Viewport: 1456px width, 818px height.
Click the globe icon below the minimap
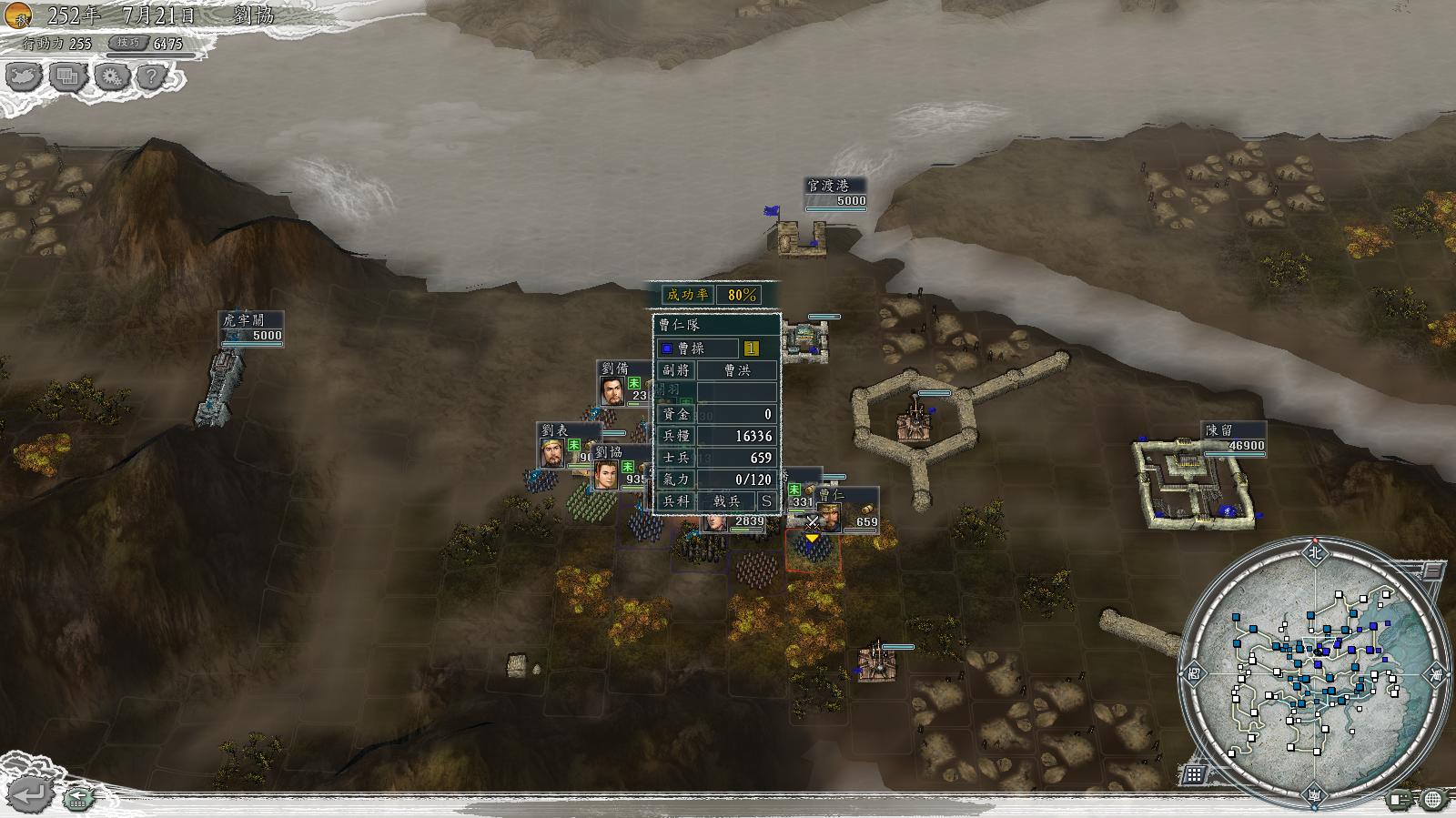click(1433, 799)
